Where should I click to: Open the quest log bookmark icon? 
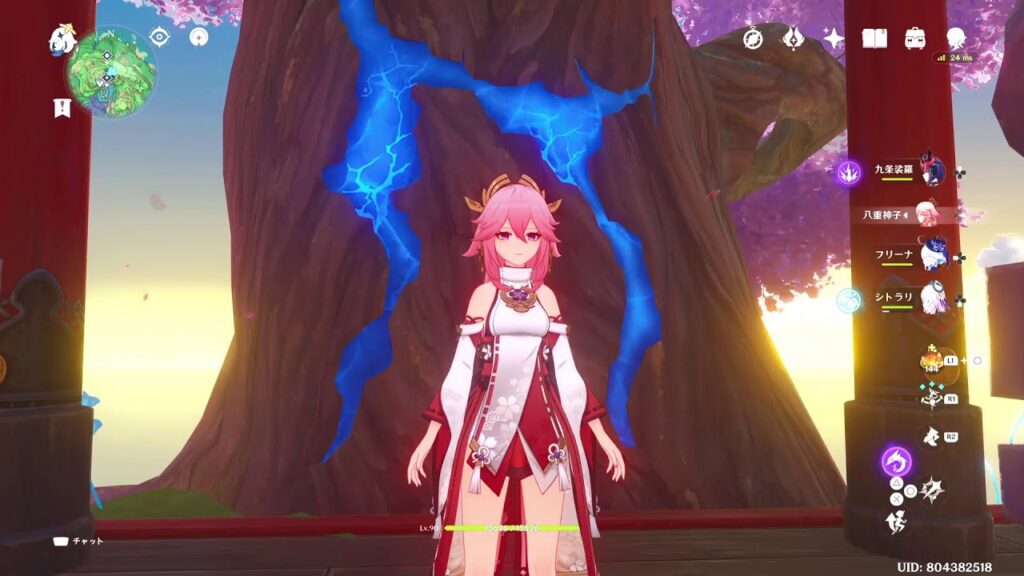(x=62, y=108)
